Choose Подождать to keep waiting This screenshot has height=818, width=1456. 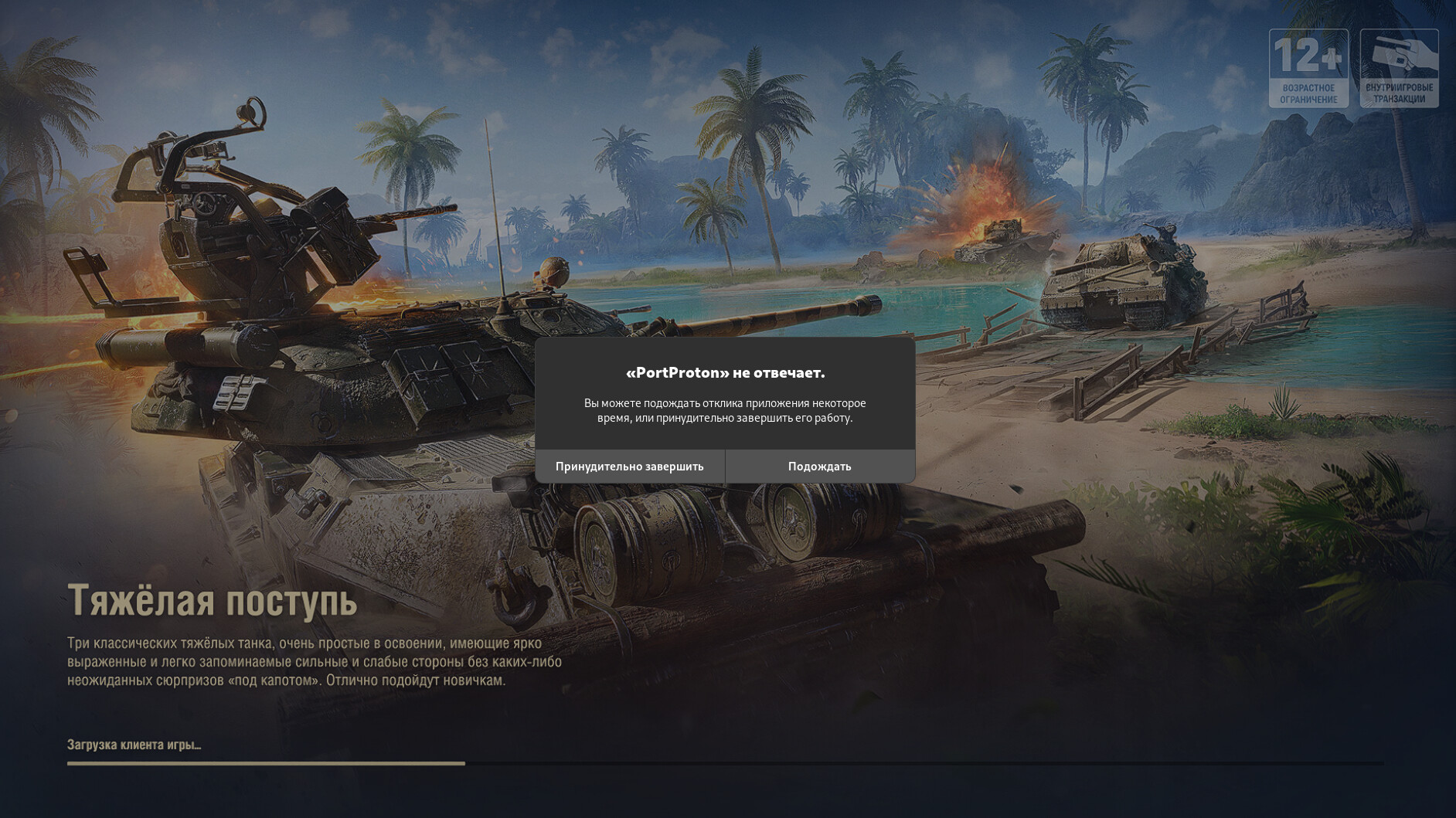pyautogui.click(x=819, y=467)
